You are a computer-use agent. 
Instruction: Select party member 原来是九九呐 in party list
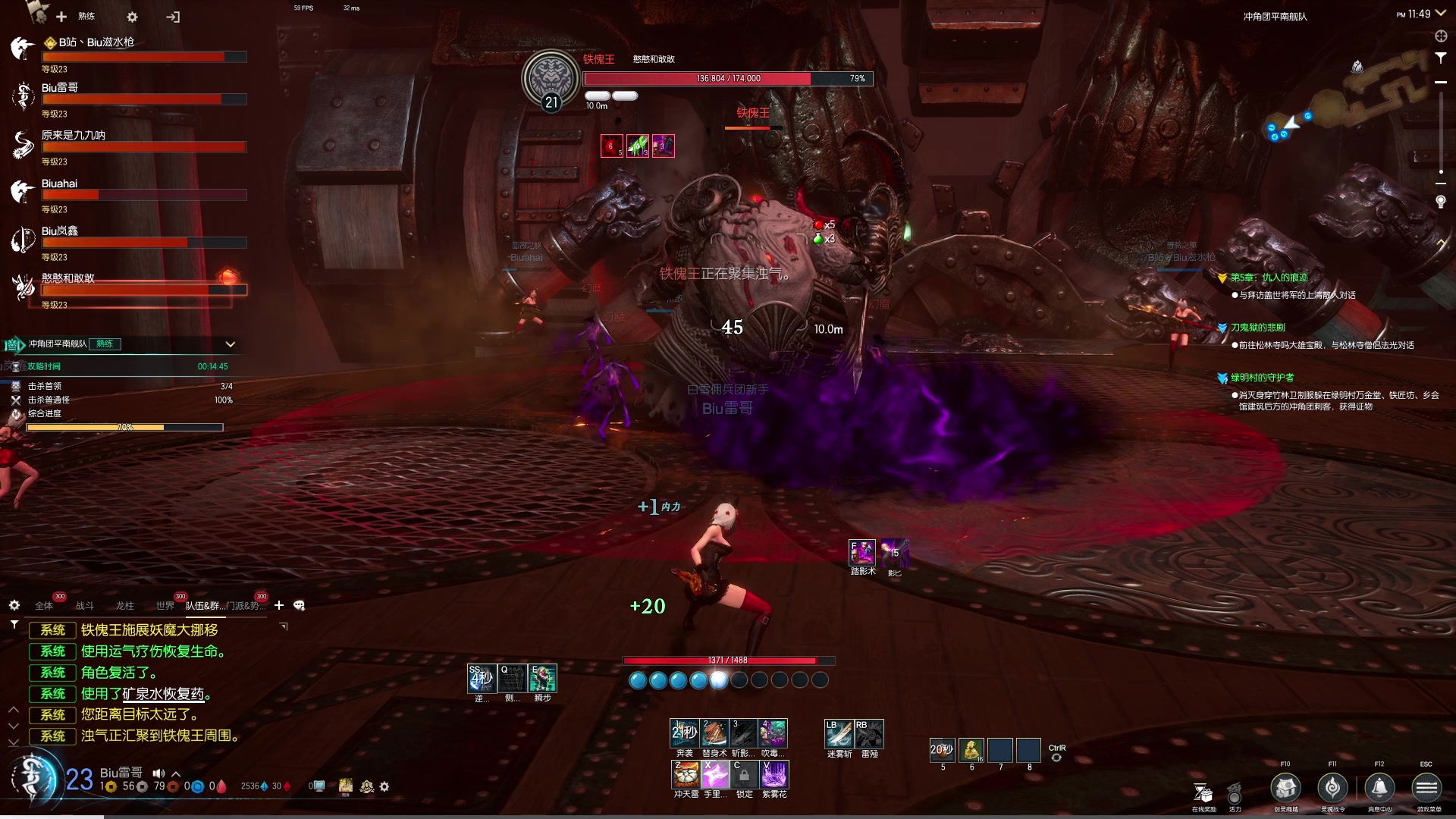(74, 136)
